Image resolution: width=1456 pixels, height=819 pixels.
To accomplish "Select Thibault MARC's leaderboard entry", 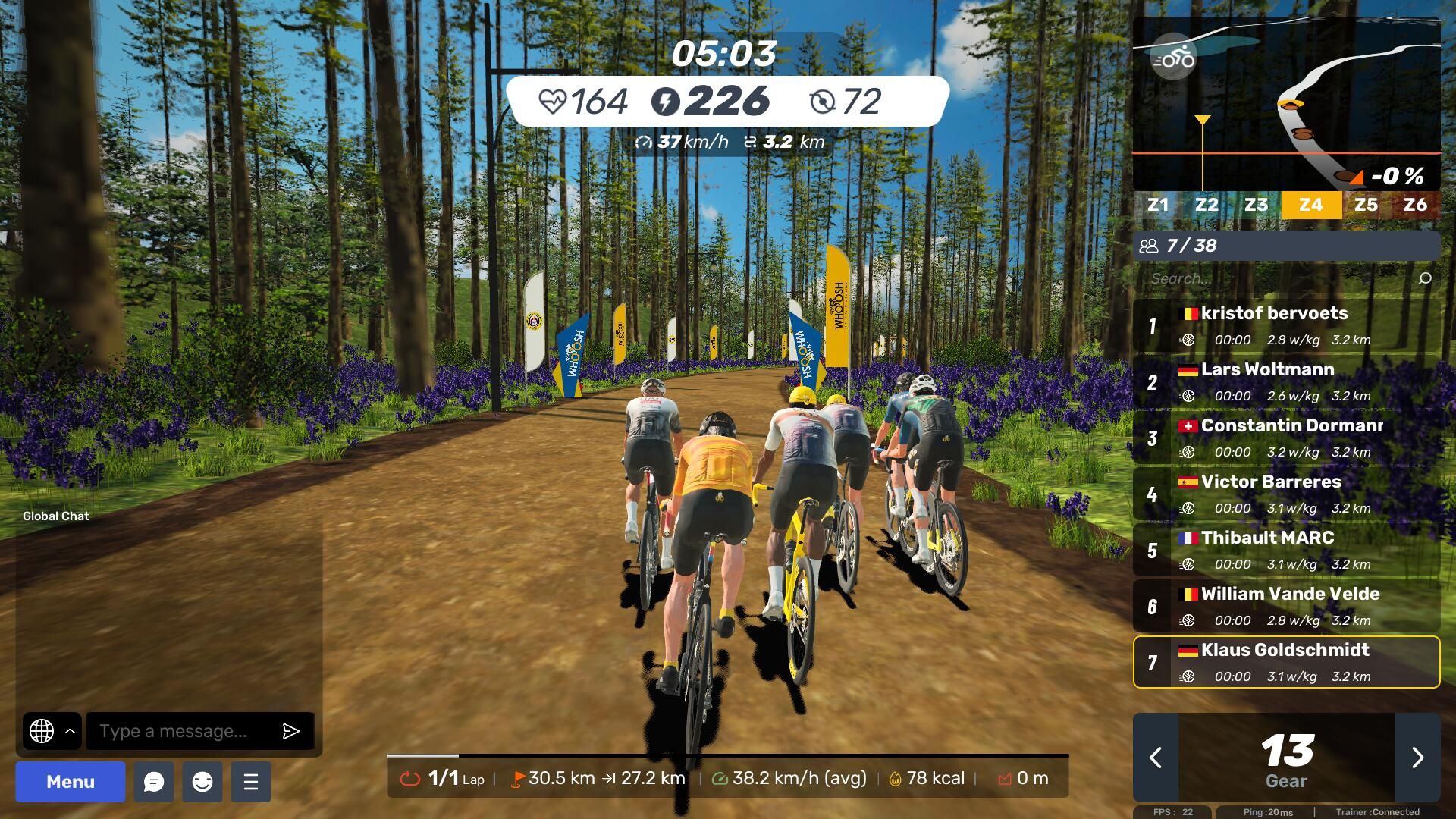I will click(1286, 550).
